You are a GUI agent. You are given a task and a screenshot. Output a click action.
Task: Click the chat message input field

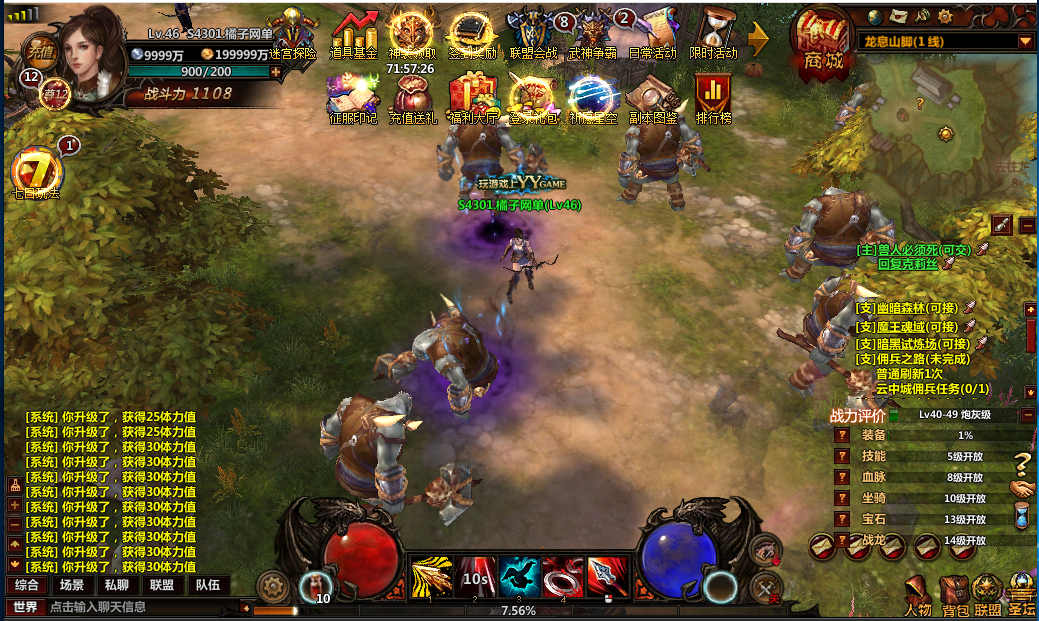(x=140, y=607)
